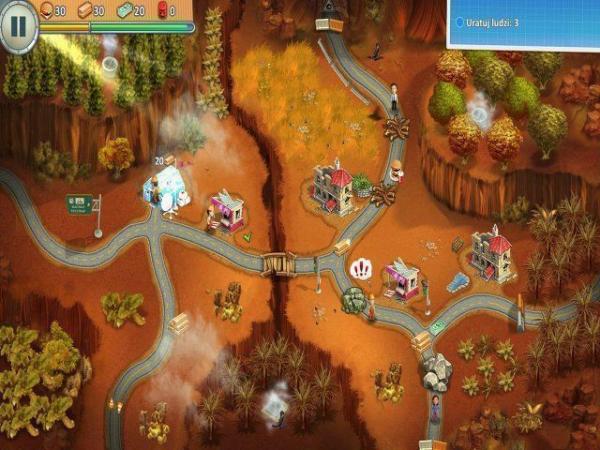Select the 'Uratuj ludzi: 3' objective panel

click(x=522, y=22)
